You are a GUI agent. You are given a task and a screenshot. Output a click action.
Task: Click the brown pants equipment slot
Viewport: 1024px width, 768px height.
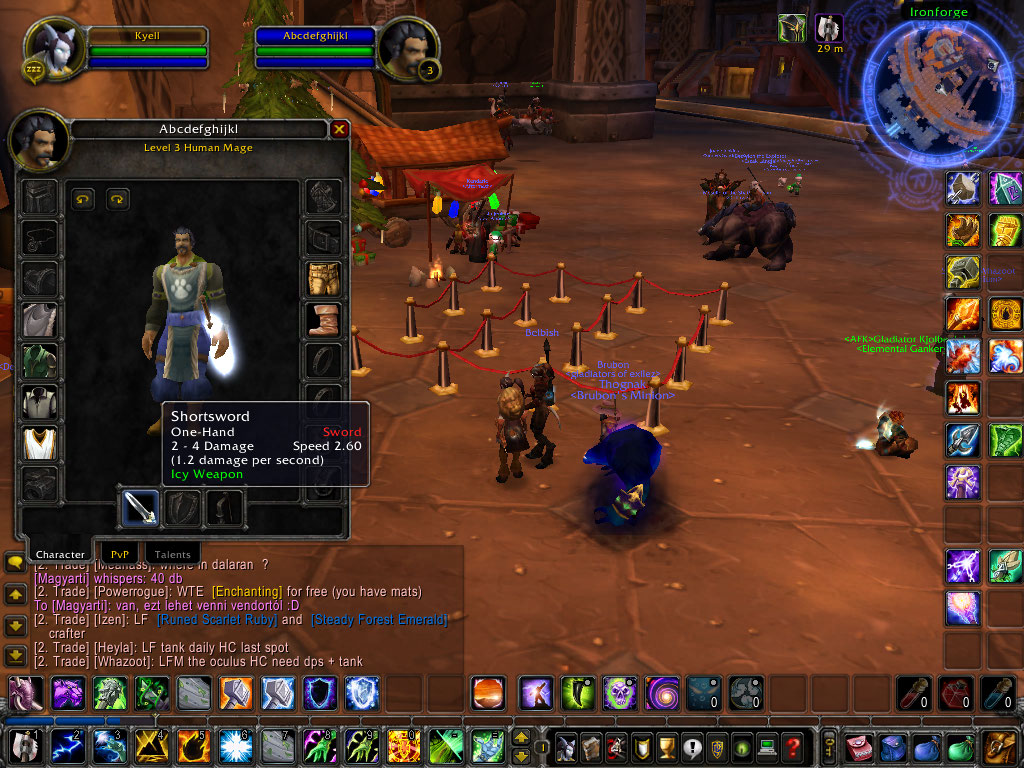coord(323,279)
